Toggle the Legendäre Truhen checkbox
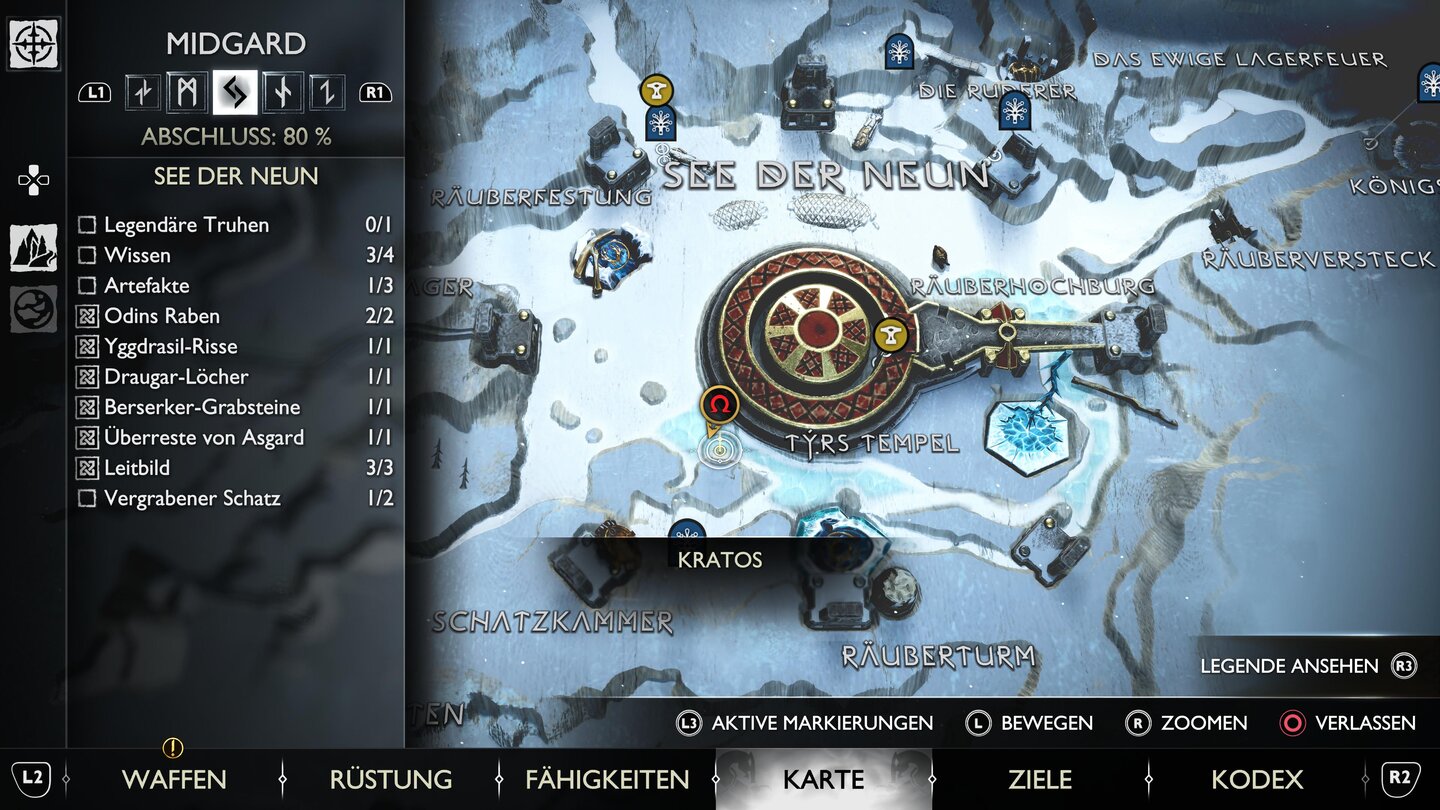 tap(87, 225)
